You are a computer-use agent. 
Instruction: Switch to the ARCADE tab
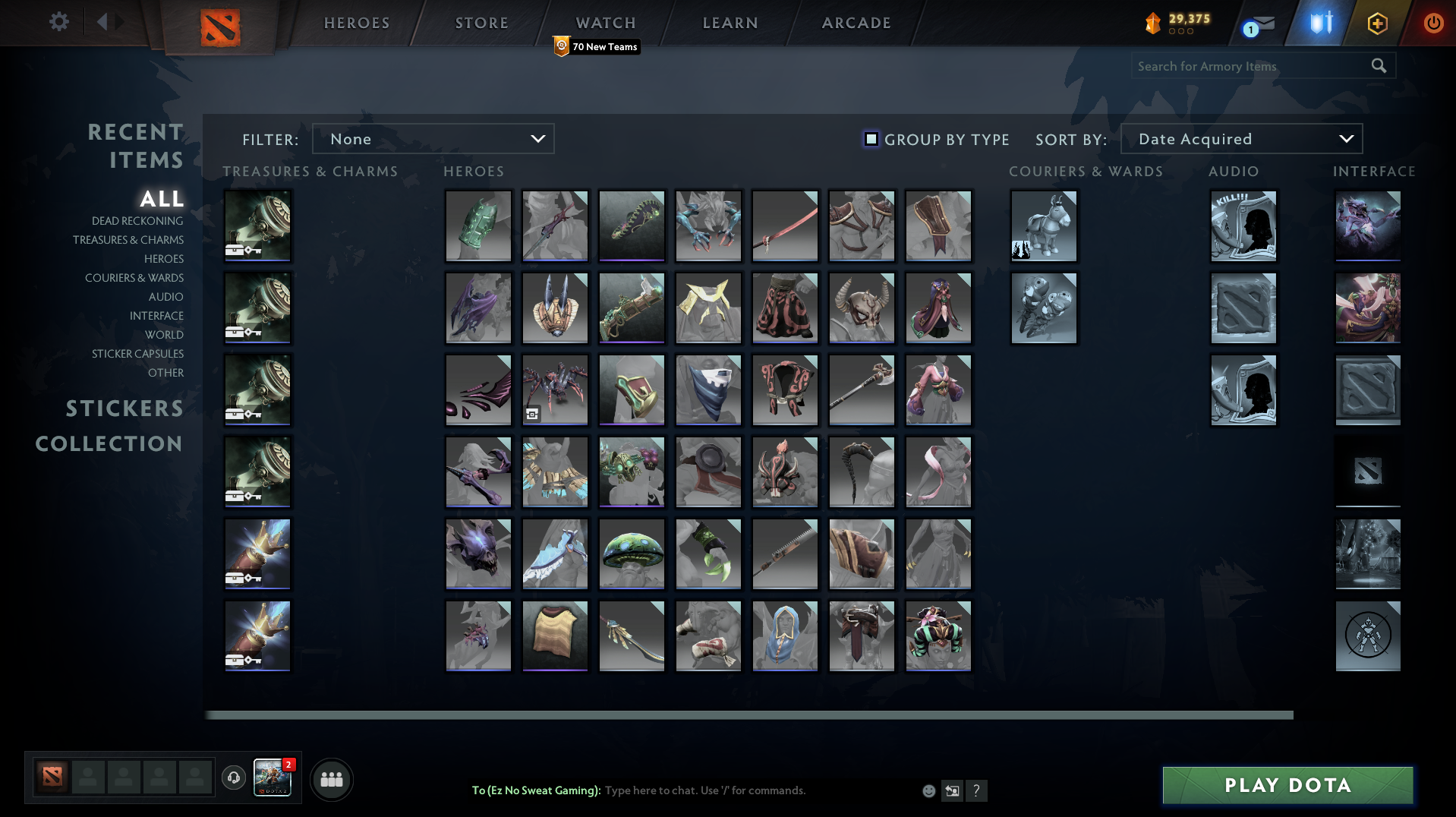point(856,22)
